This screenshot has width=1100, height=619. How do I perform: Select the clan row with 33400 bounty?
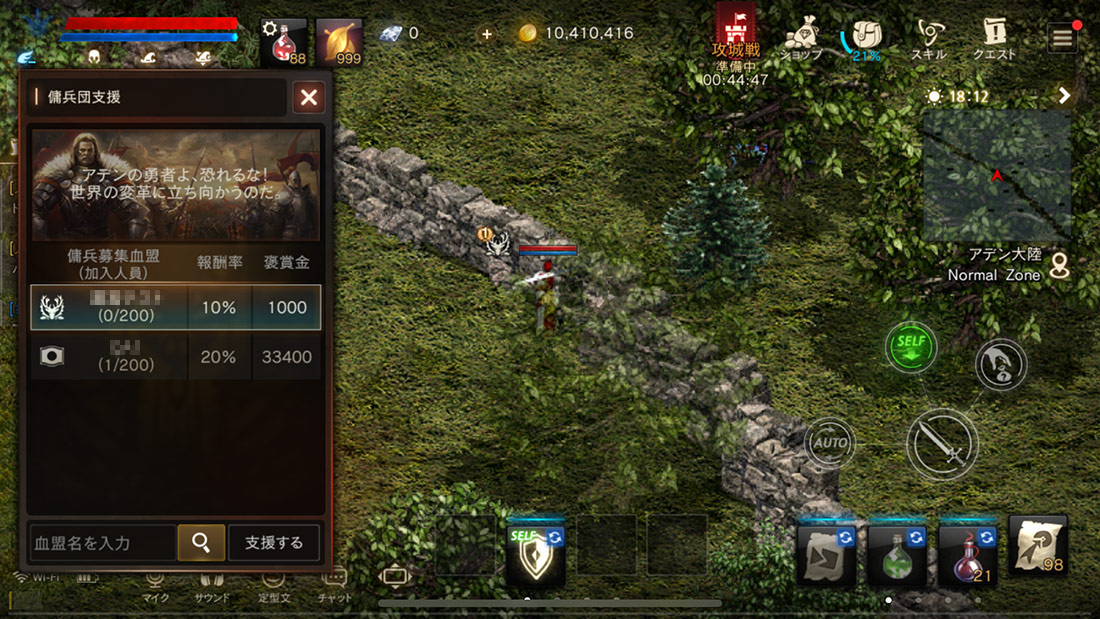176,357
